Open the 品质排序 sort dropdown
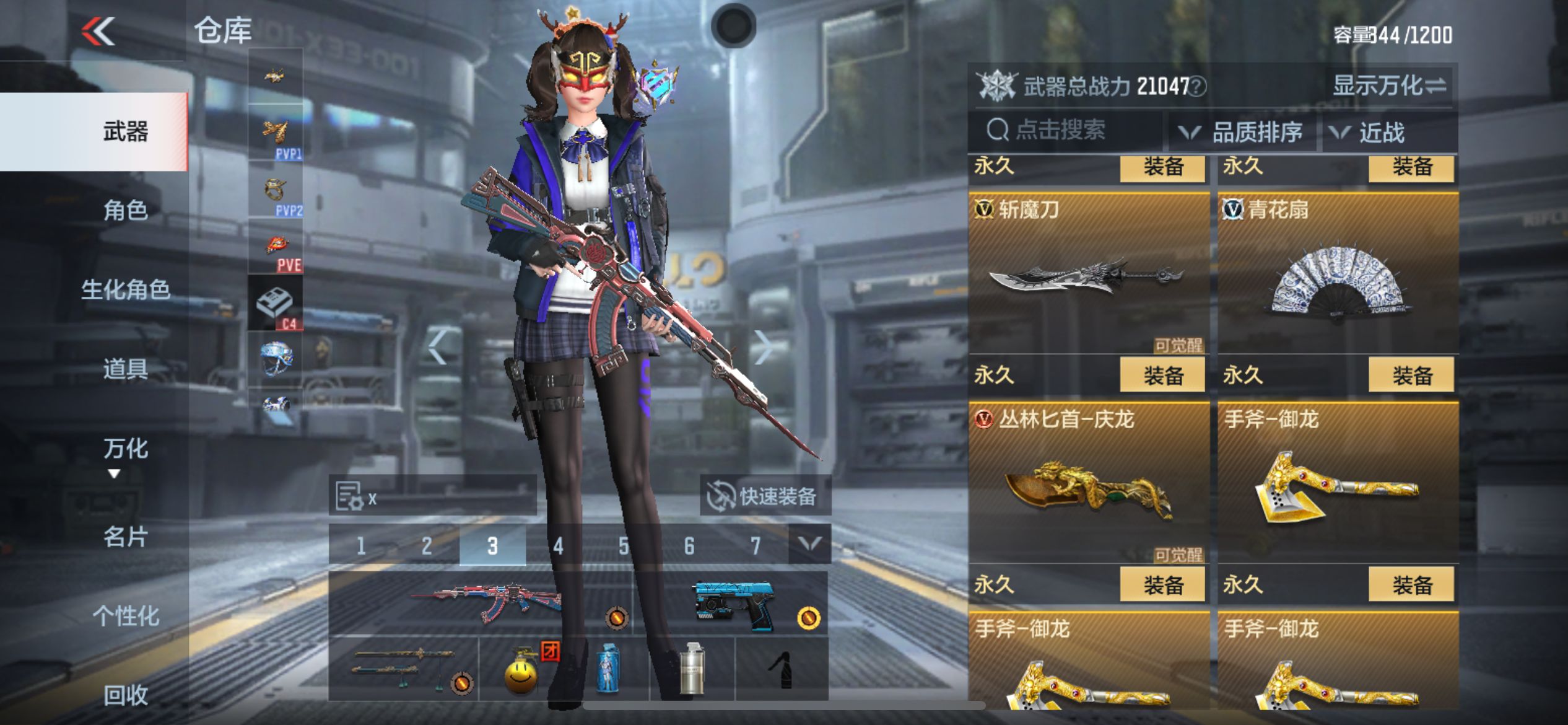The height and width of the screenshot is (725, 1568). point(1244,132)
